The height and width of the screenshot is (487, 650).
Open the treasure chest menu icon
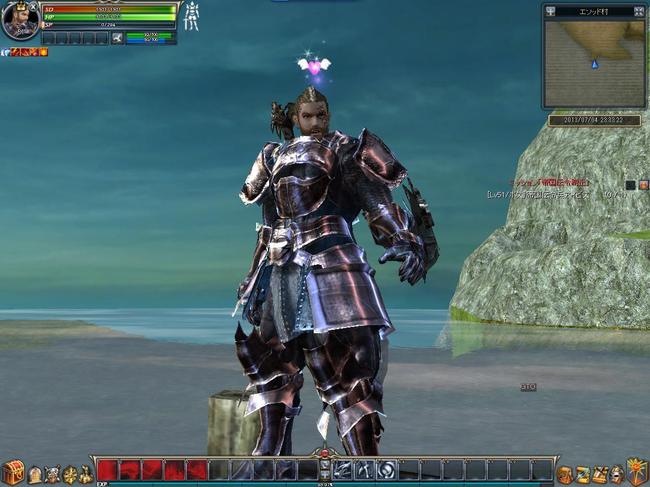[x=13, y=472]
